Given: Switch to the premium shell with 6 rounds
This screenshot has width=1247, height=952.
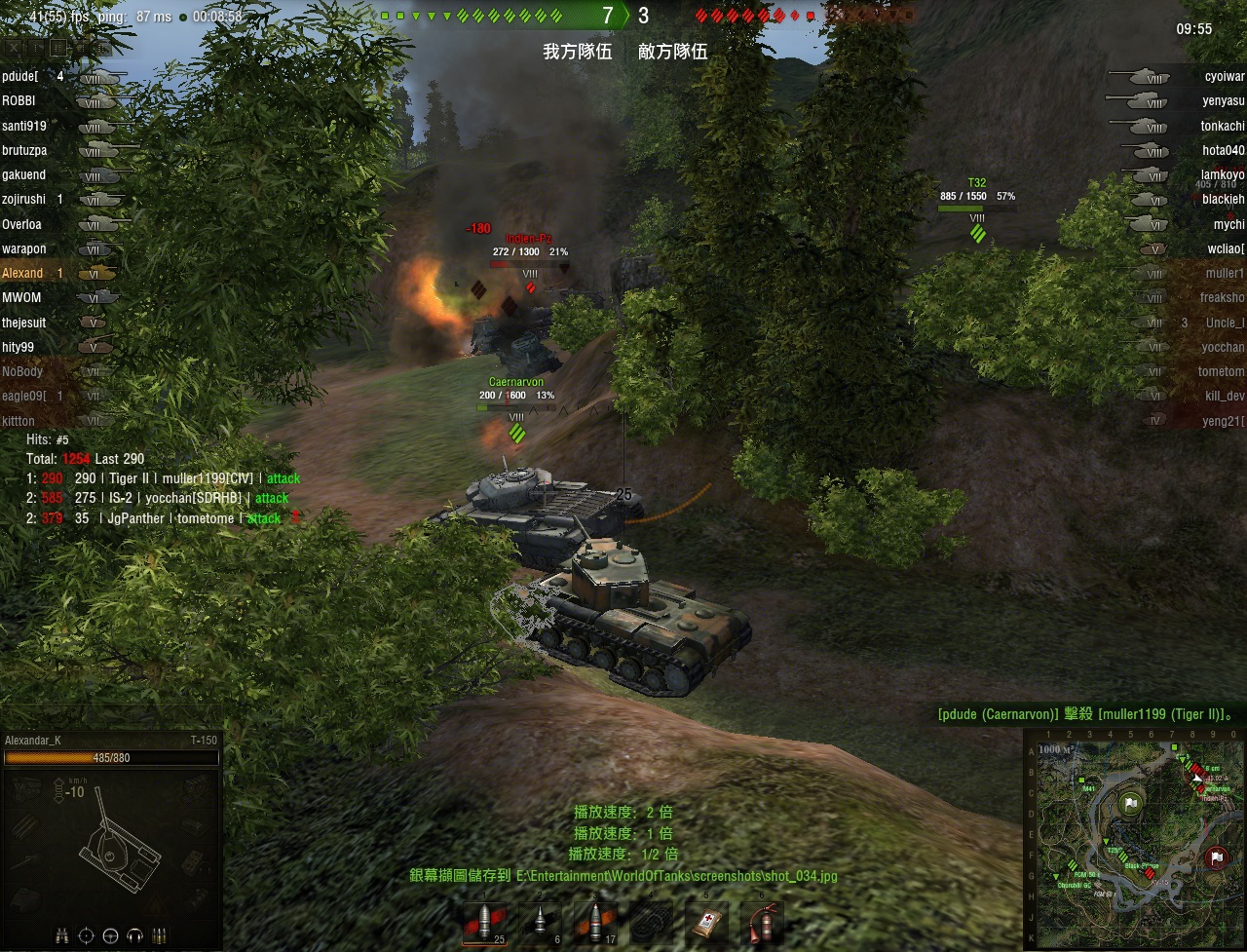Looking at the screenshot, I should (x=540, y=922).
